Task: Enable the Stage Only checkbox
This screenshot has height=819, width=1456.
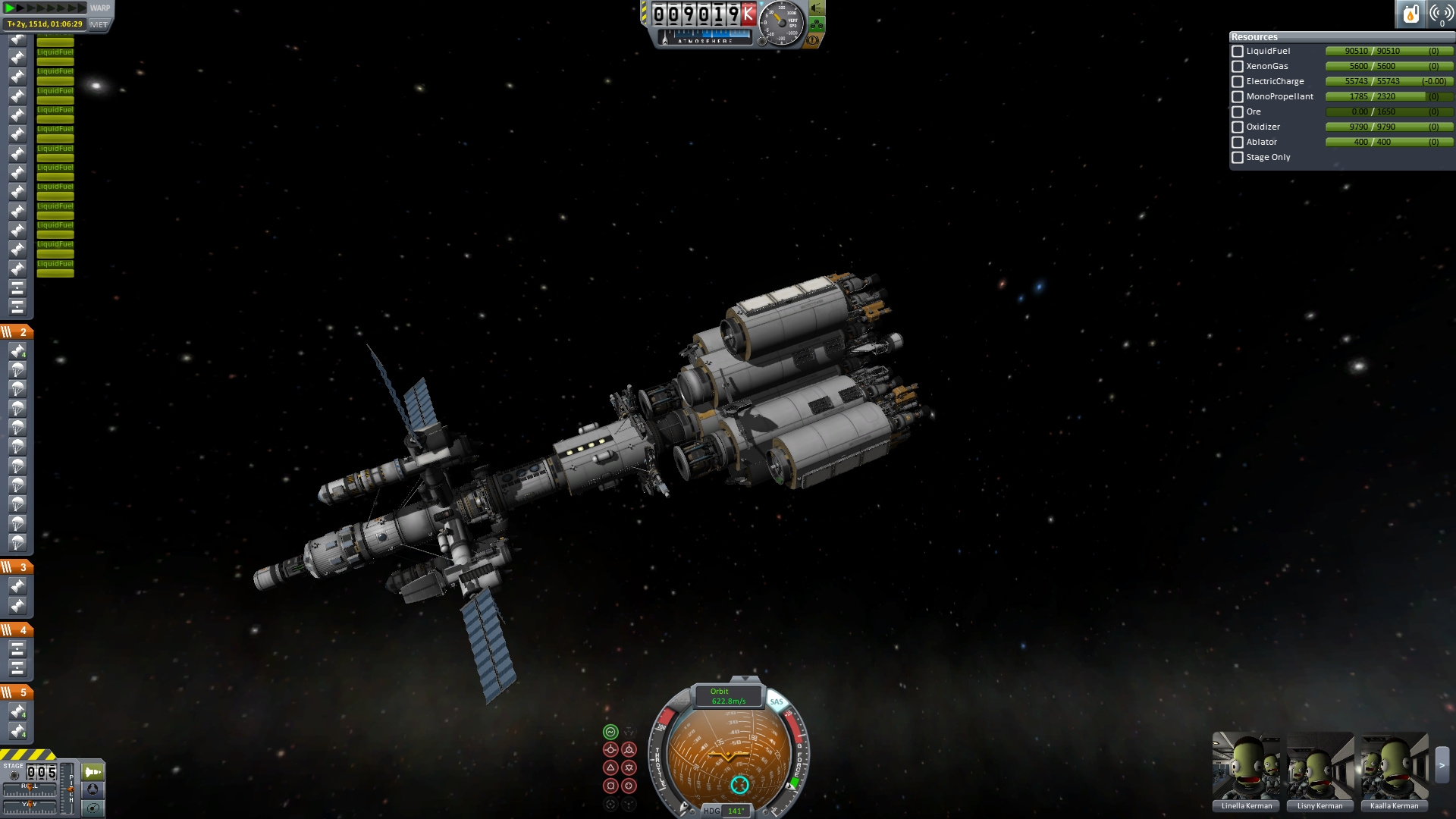Action: click(x=1238, y=158)
